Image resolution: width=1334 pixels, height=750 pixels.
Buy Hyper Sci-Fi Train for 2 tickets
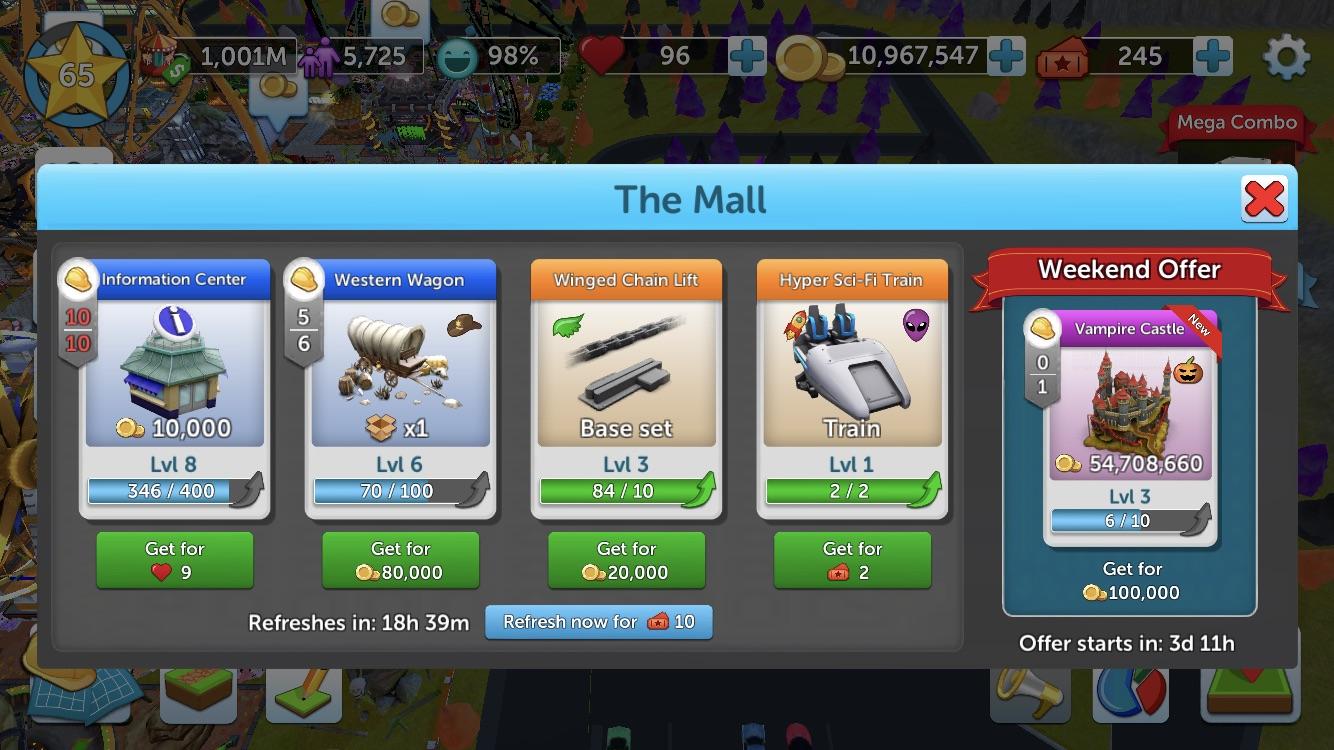(x=852, y=560)
